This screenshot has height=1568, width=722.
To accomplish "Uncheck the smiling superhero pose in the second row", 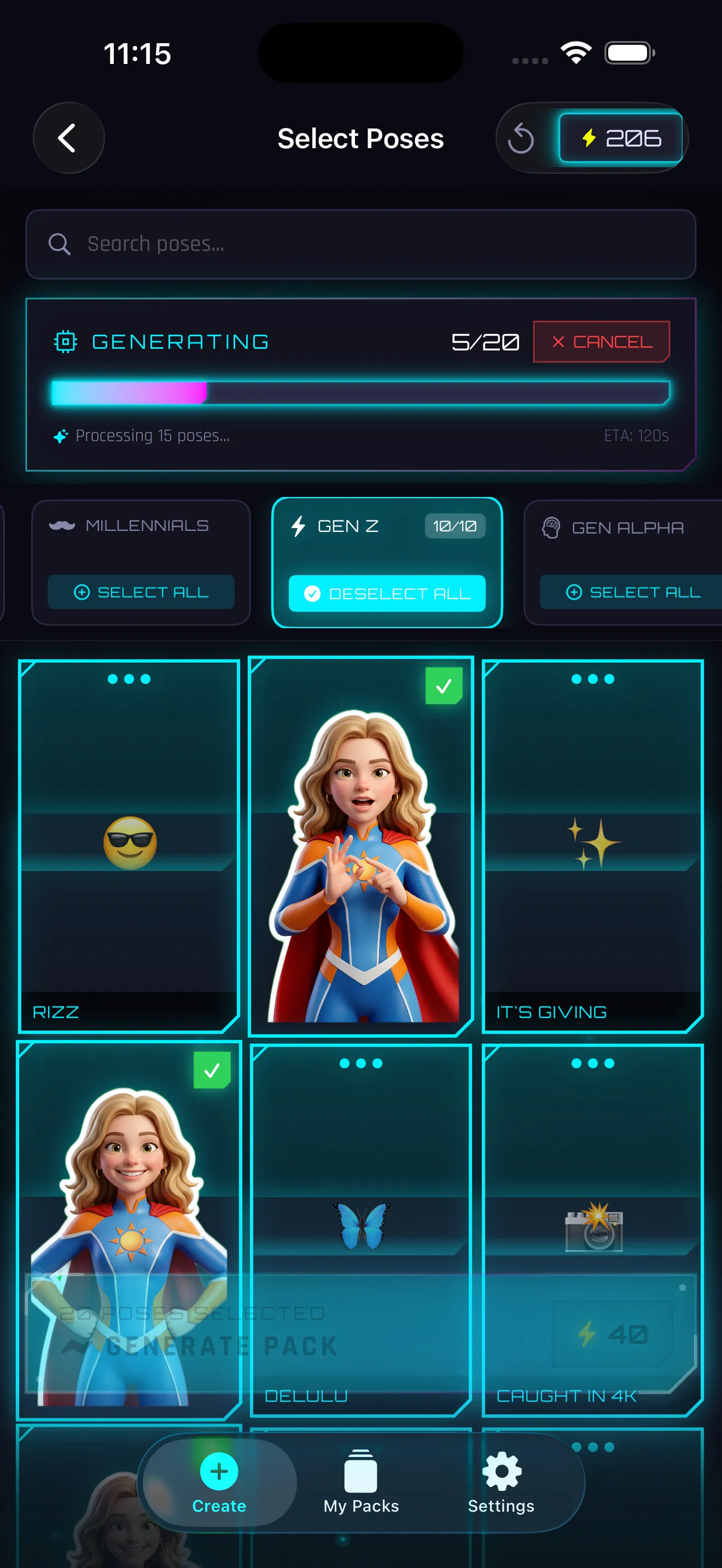I will pyautogui.click(x=212, y=1069).
